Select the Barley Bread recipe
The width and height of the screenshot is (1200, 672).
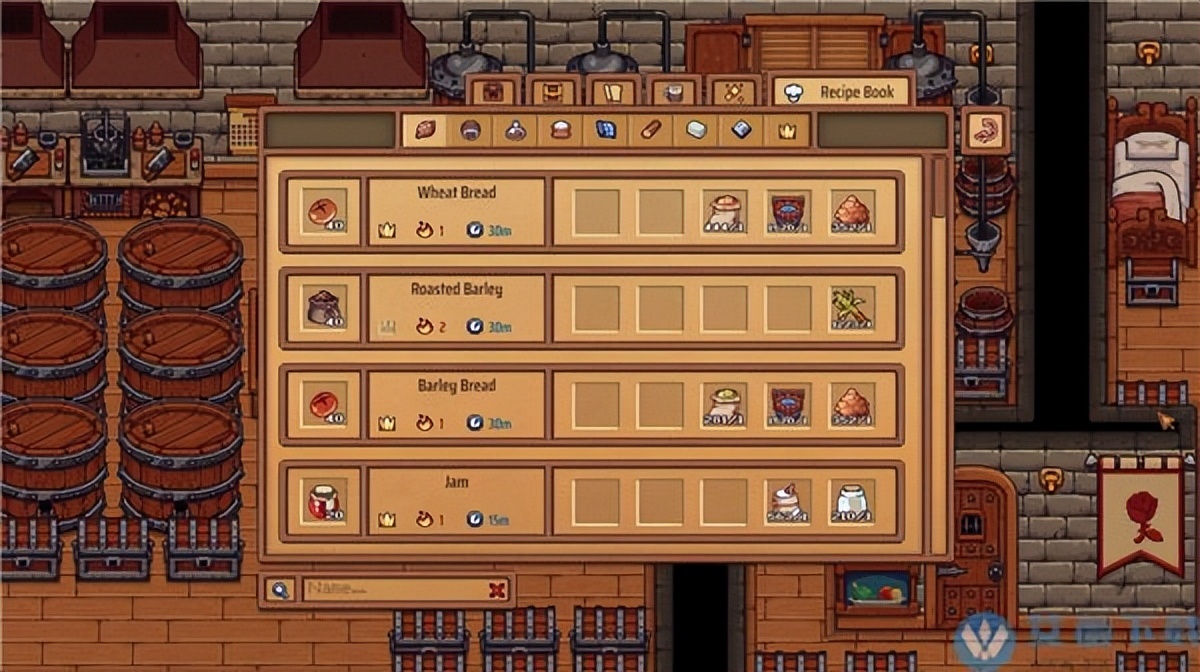tap(457, 404)
